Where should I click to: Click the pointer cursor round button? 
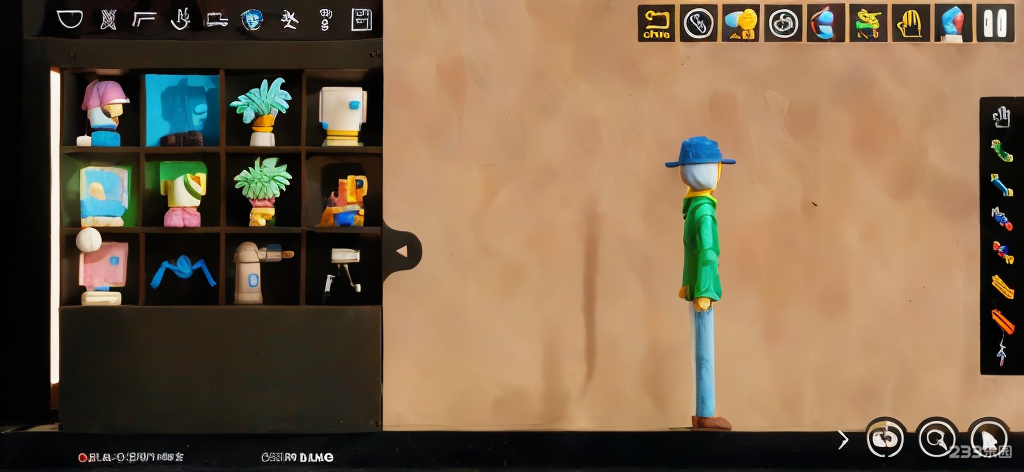point(988,437)
